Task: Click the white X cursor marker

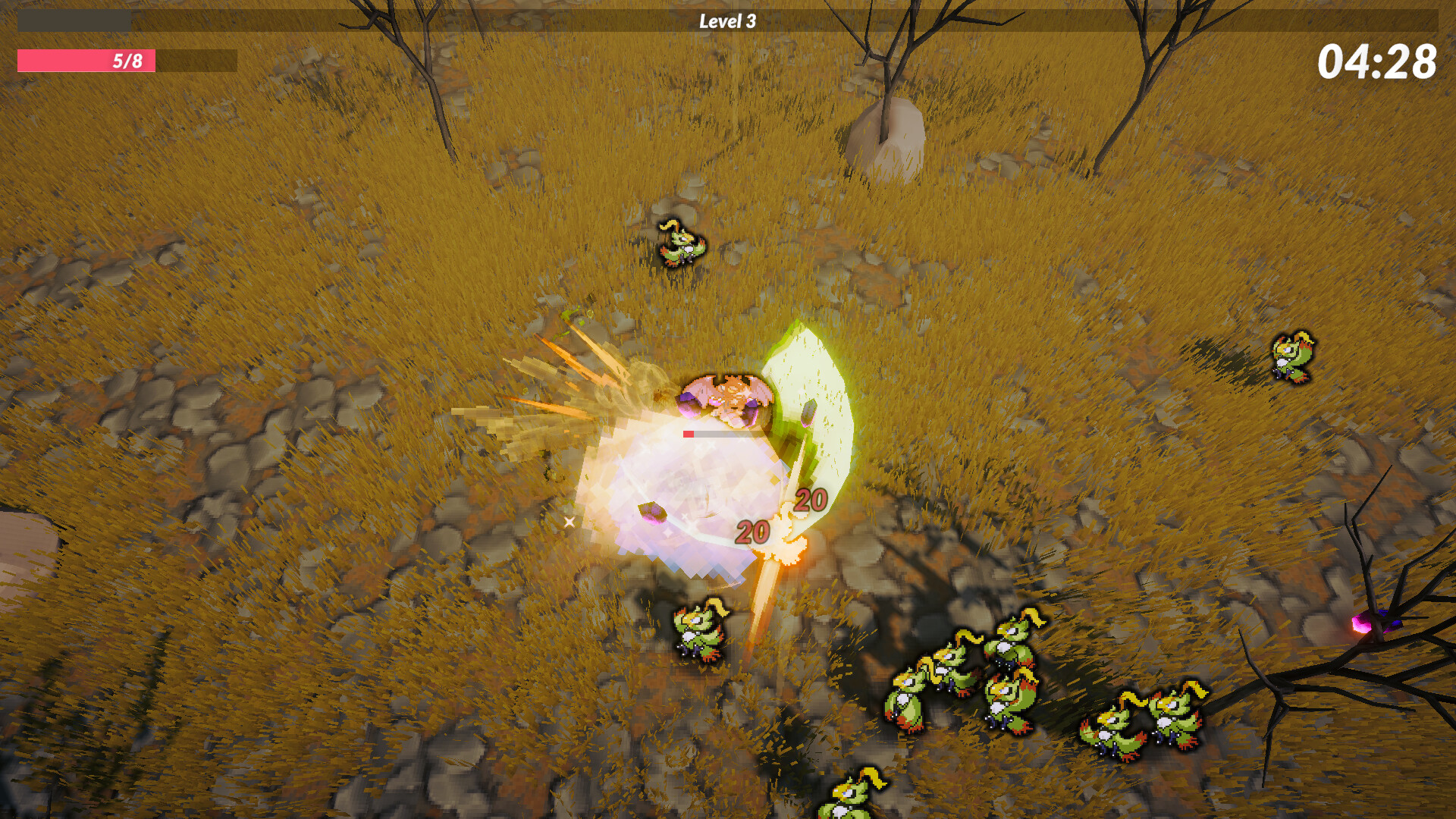Action: tap(569, 521)
